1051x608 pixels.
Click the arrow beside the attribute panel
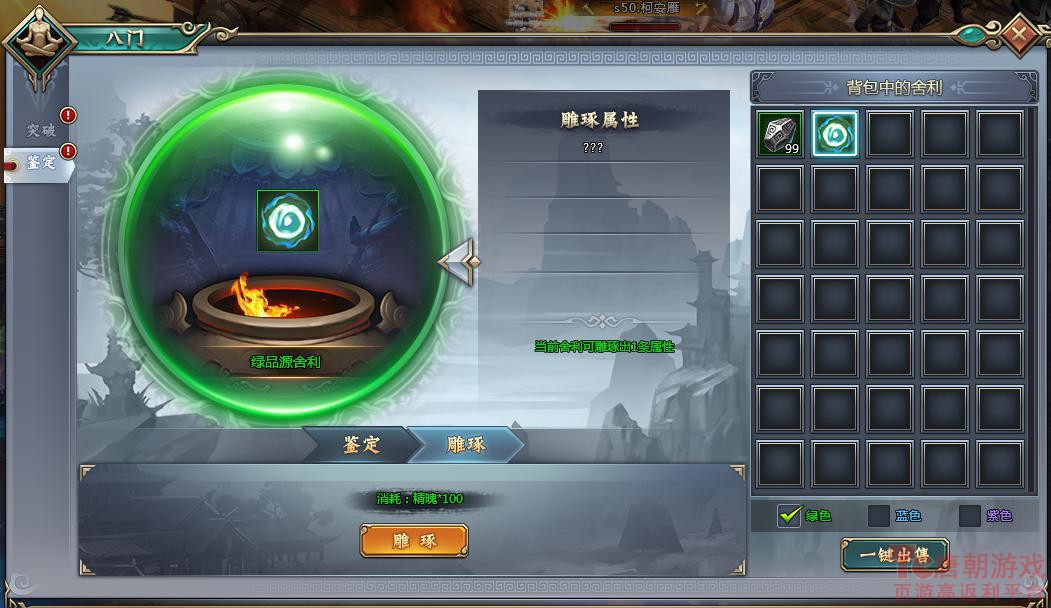click(458, 263)
